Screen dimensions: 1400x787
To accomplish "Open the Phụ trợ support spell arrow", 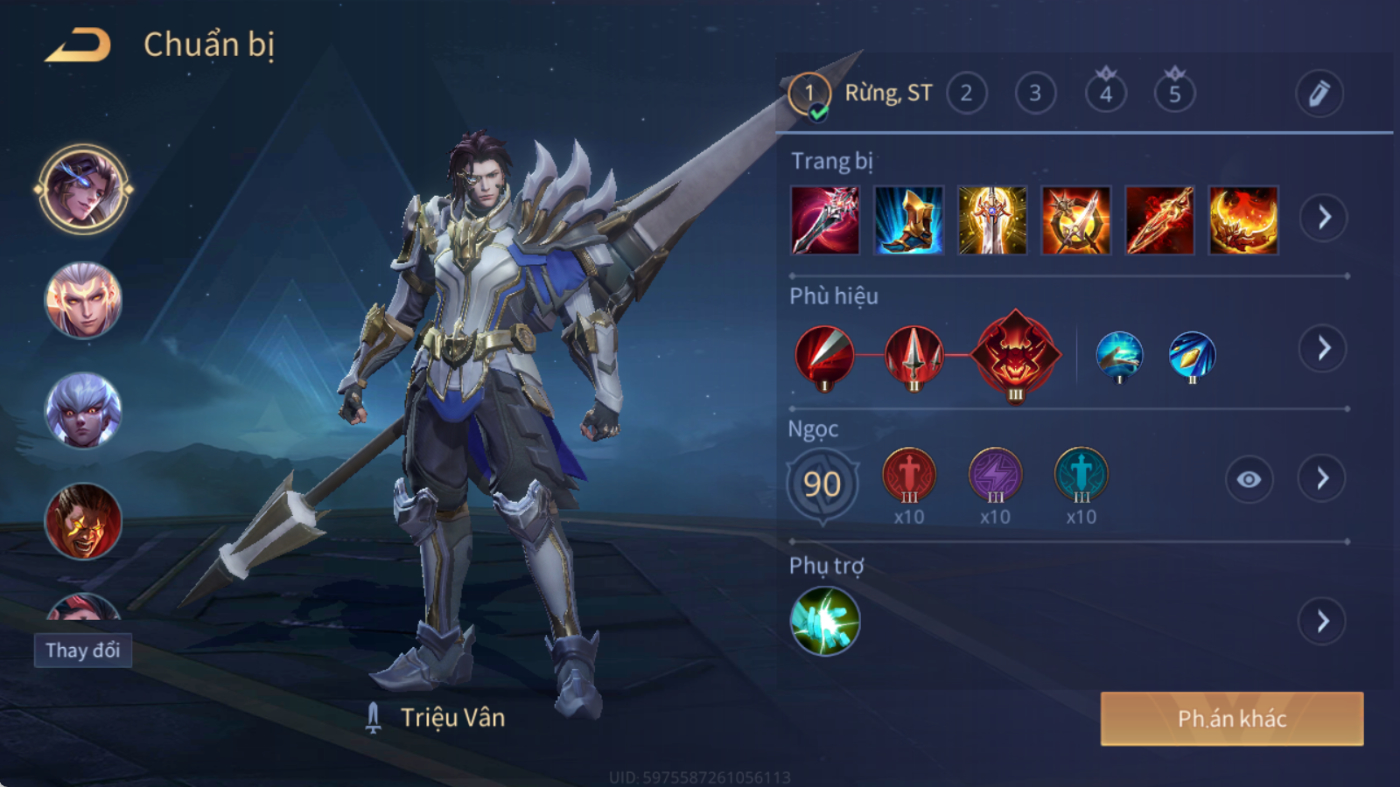I will 1322,622.
